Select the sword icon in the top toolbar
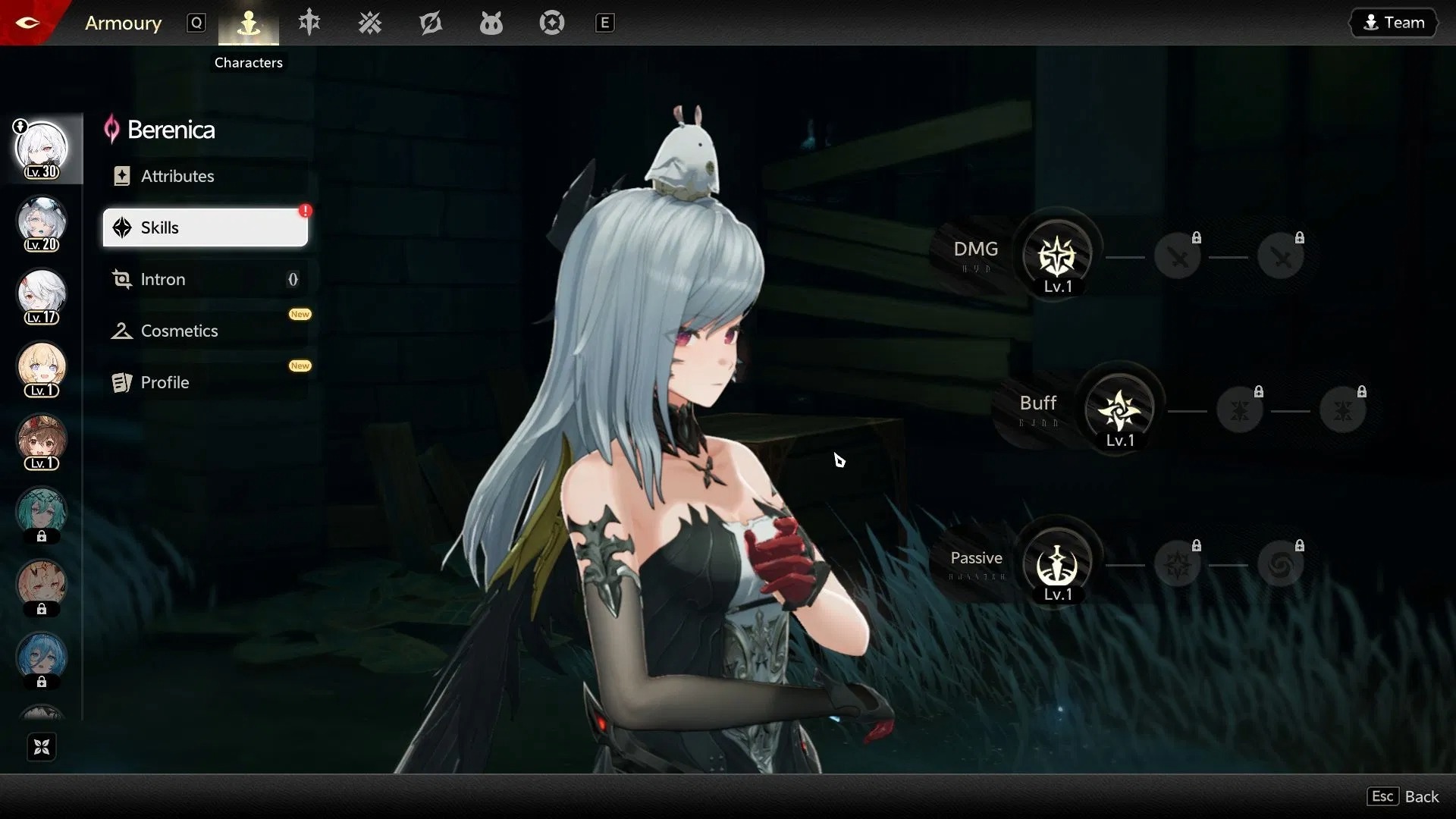 pyautogui.click(x=309, y=23)
